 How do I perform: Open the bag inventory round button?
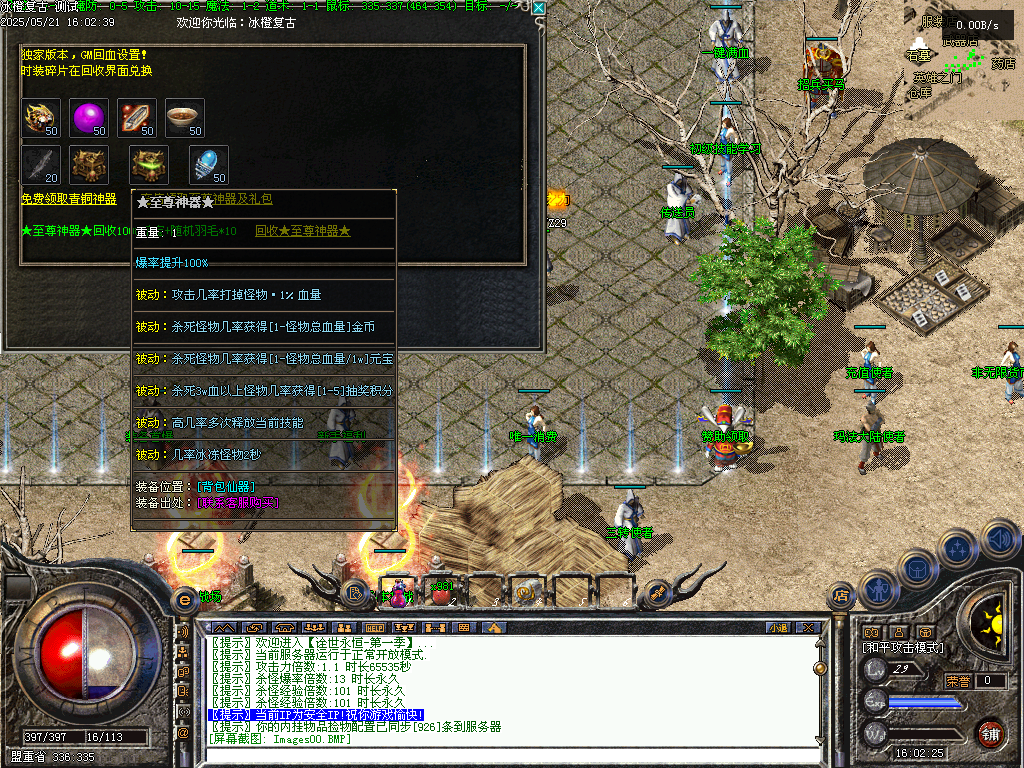point(917,568)
